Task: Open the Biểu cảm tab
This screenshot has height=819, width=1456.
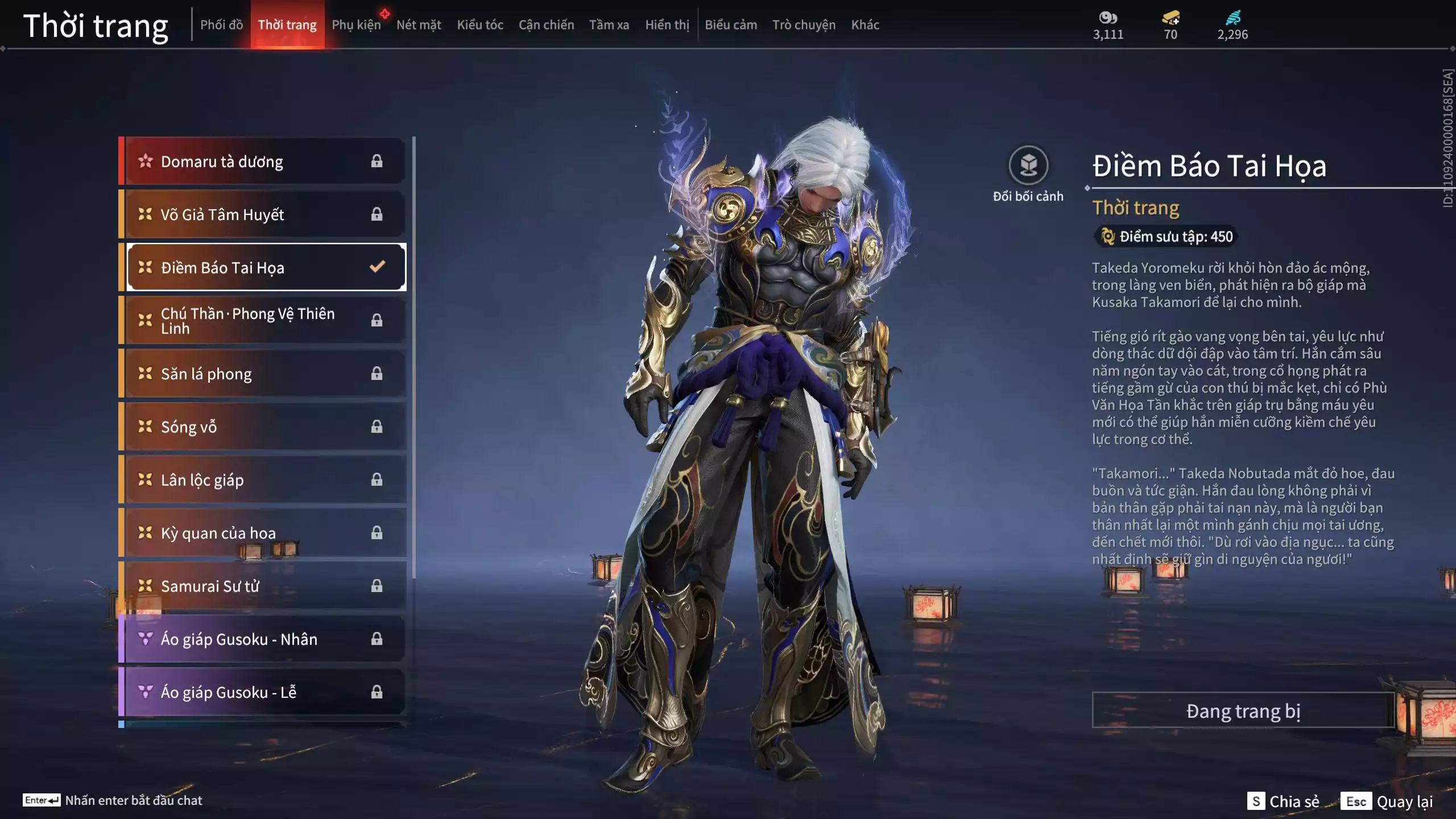Action: click(731, 24)
